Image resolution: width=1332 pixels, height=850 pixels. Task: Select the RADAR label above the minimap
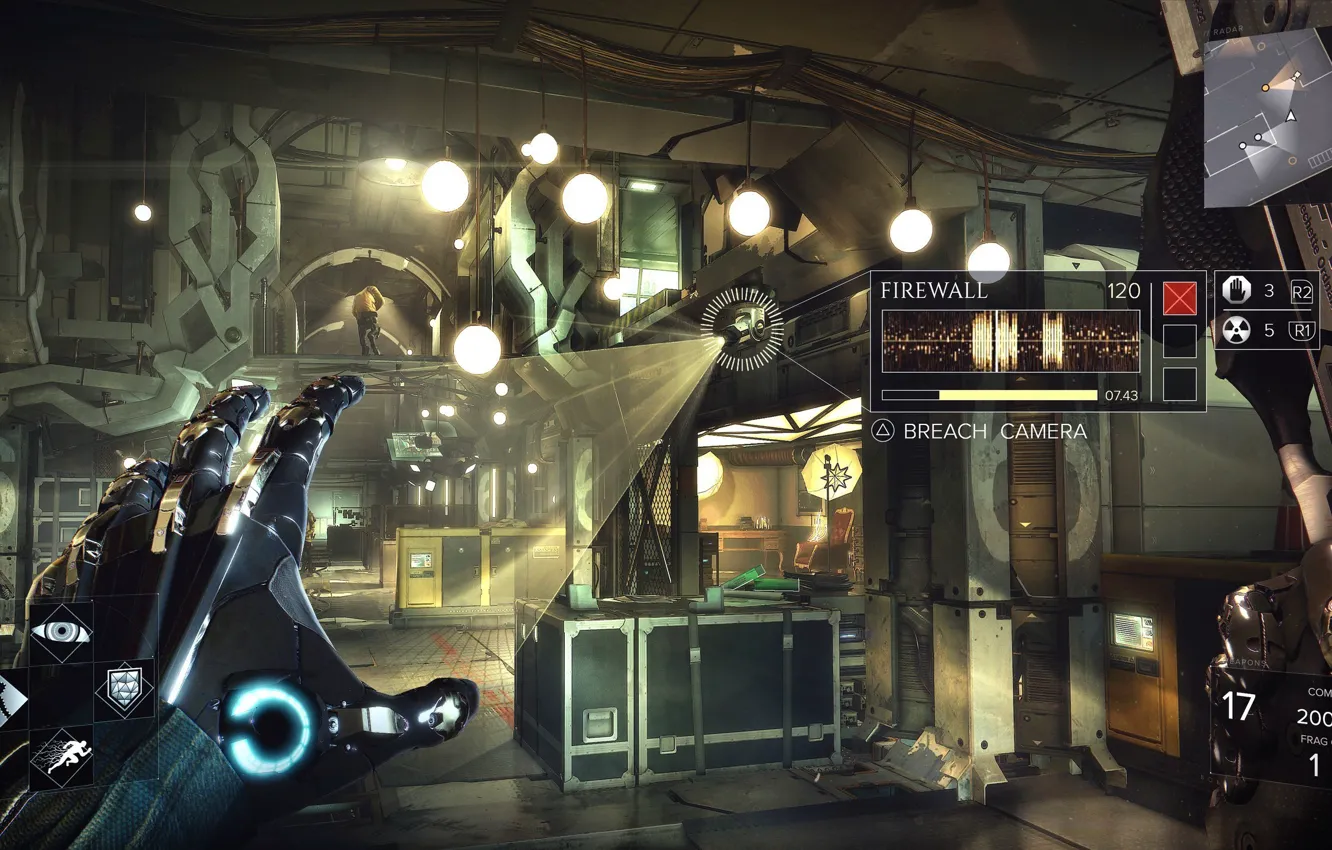point(1229,30)
